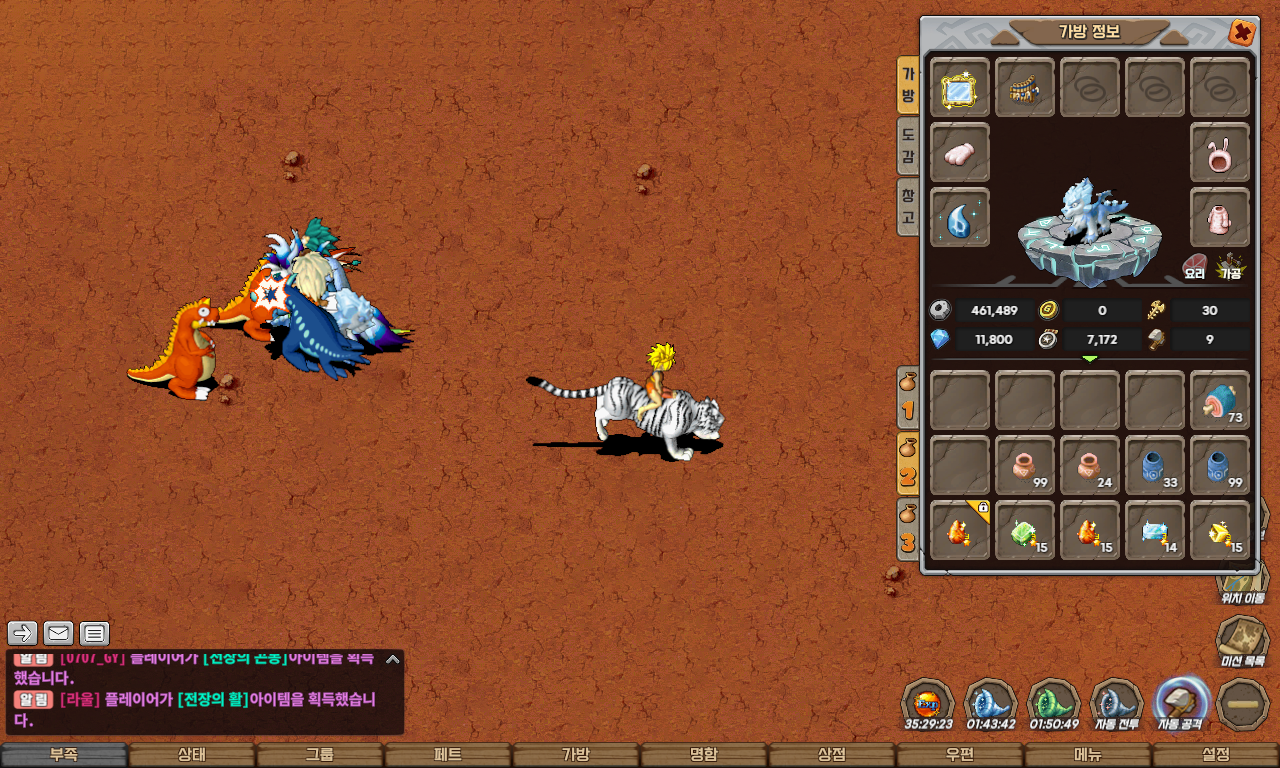Select the gold-framed mirror equipment slot
The width and height of the screenshot is (1280, 768).
960,88
